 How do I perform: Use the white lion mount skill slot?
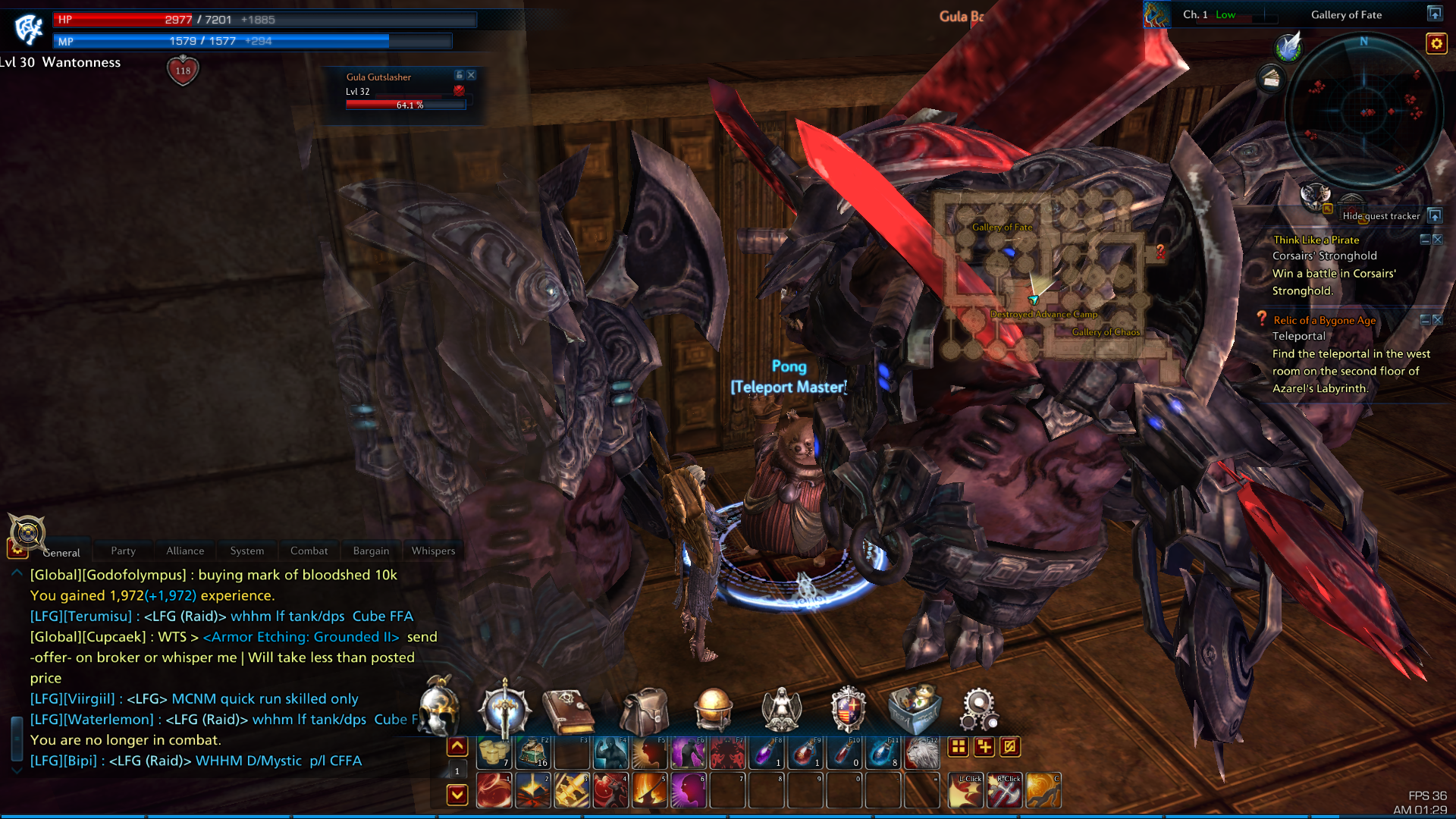922,753
